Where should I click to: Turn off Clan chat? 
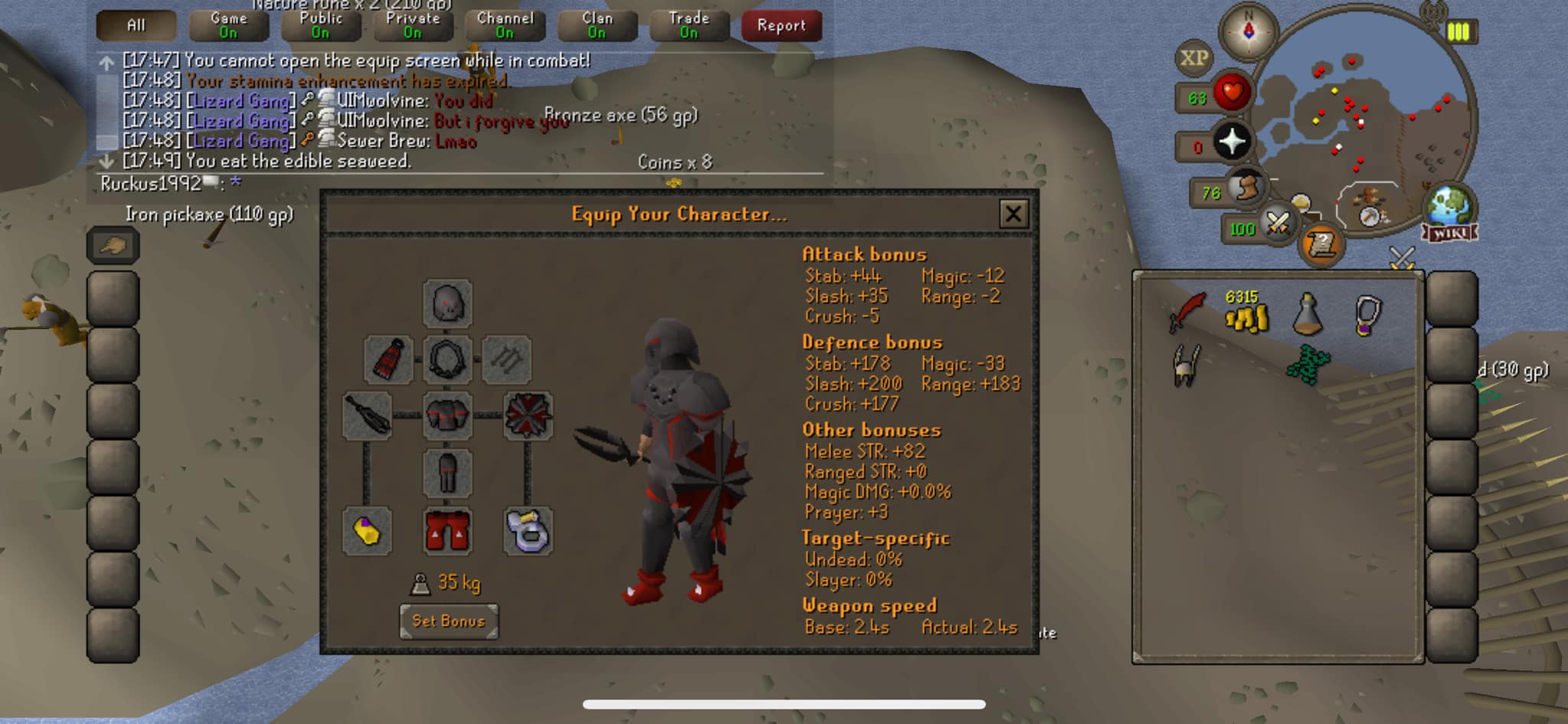point(596,25)
